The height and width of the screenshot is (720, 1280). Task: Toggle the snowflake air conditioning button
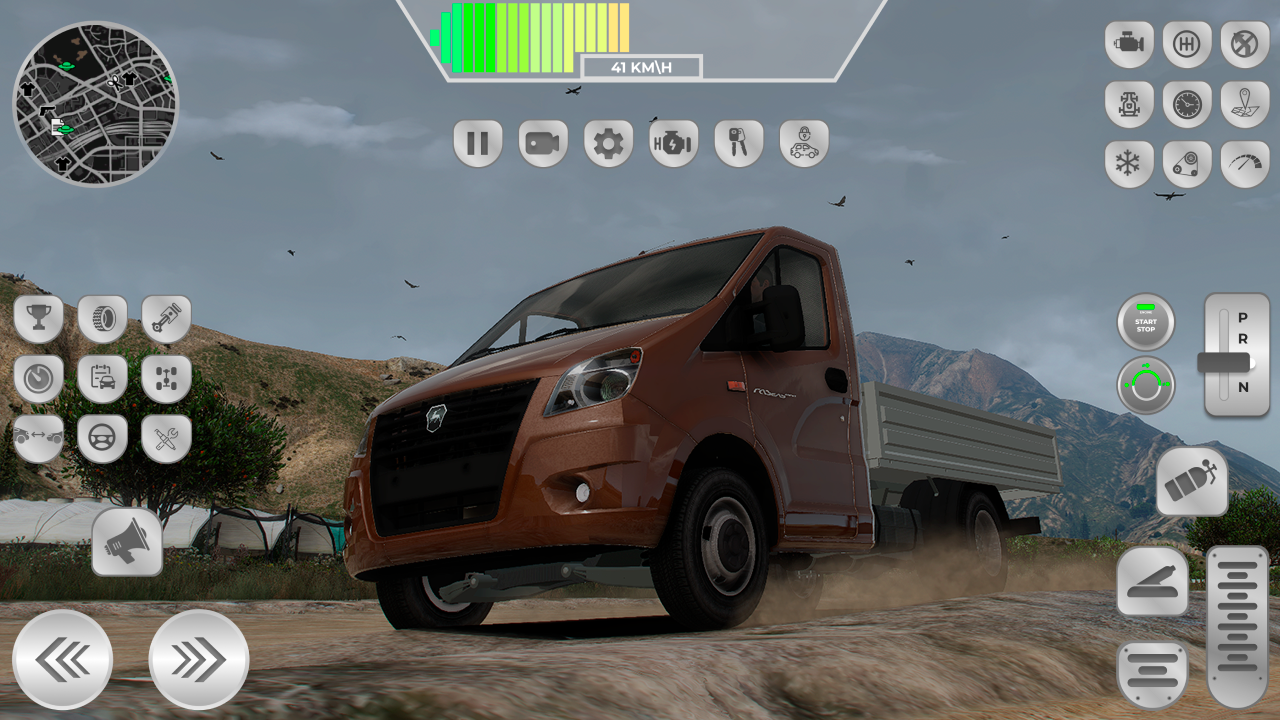[x=1129, y=164]
